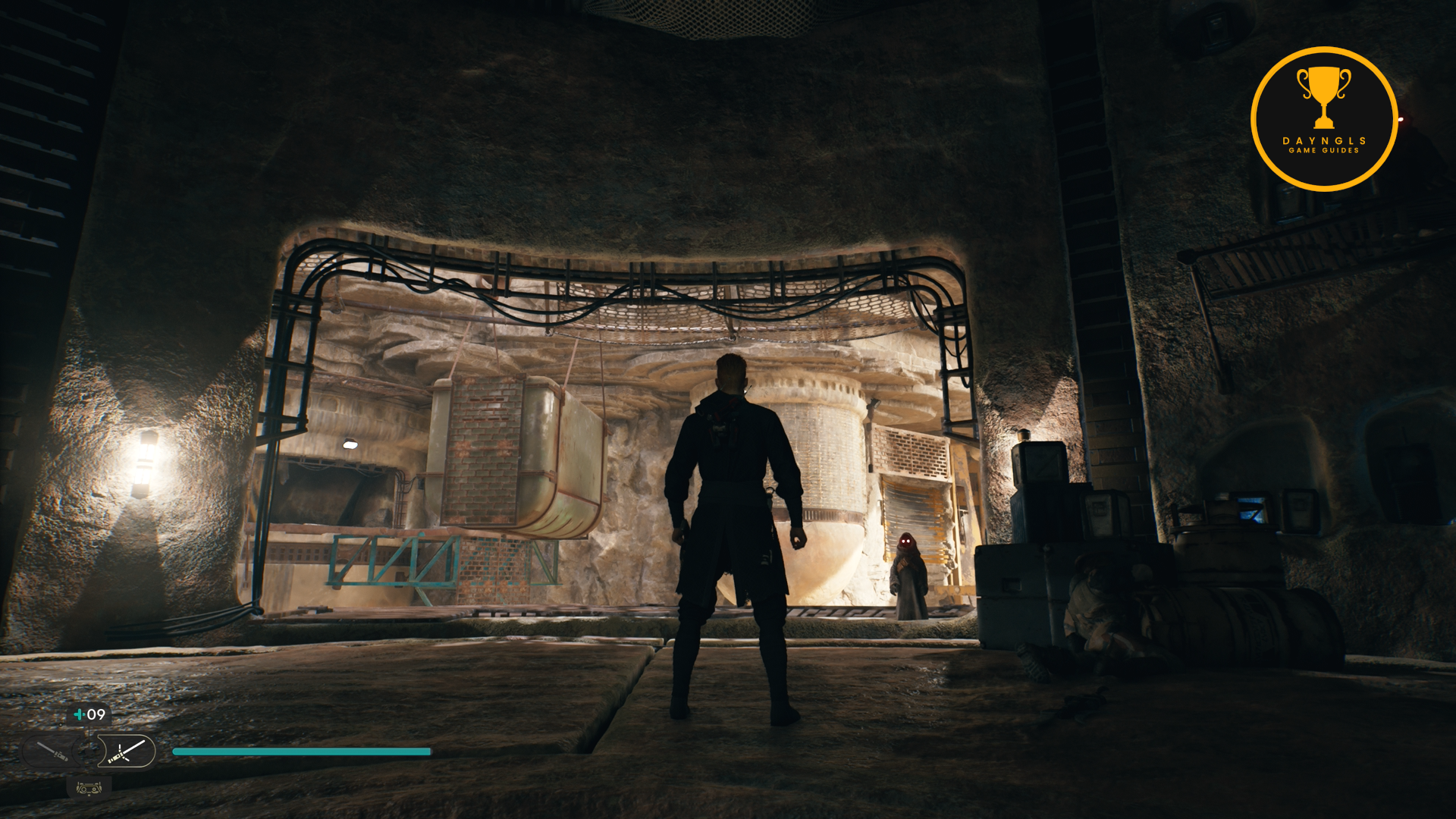Image resolution: width=1456 pixels, height=819 pixels.
Task: Select the crossguard lightsaber stance icon
Action: (127, 752)
